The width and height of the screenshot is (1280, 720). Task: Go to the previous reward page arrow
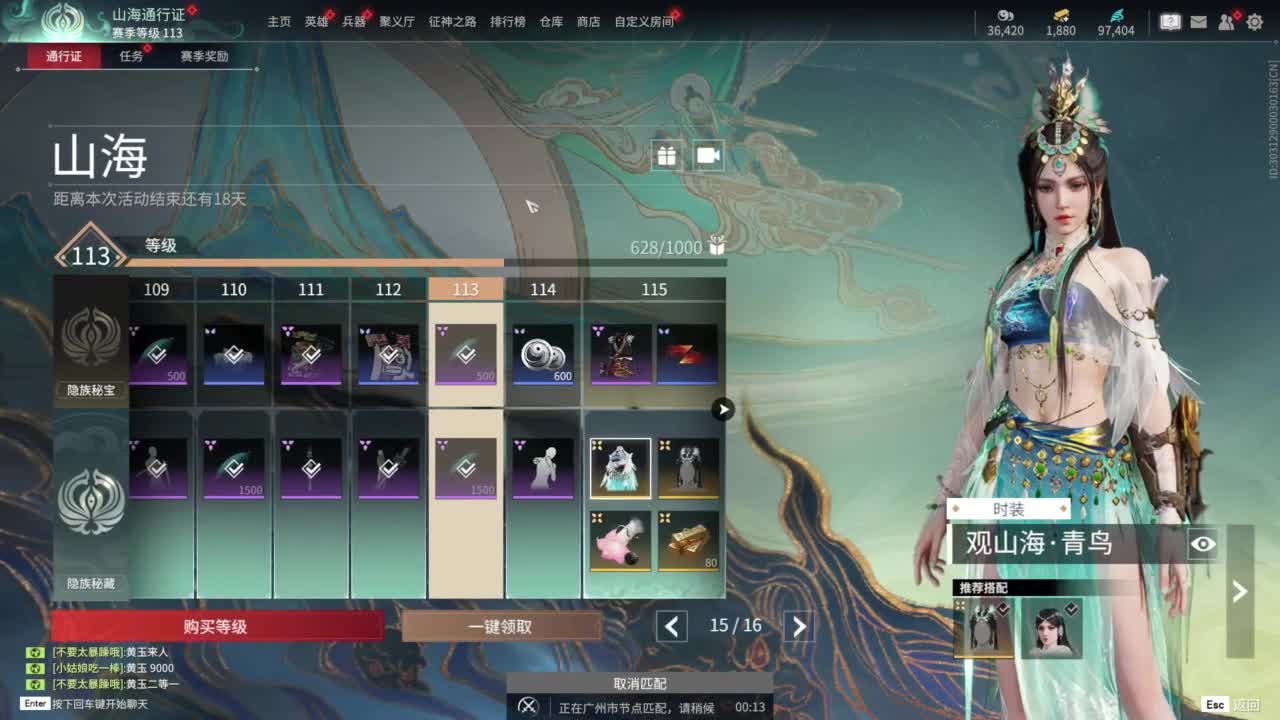coord(672,627)
